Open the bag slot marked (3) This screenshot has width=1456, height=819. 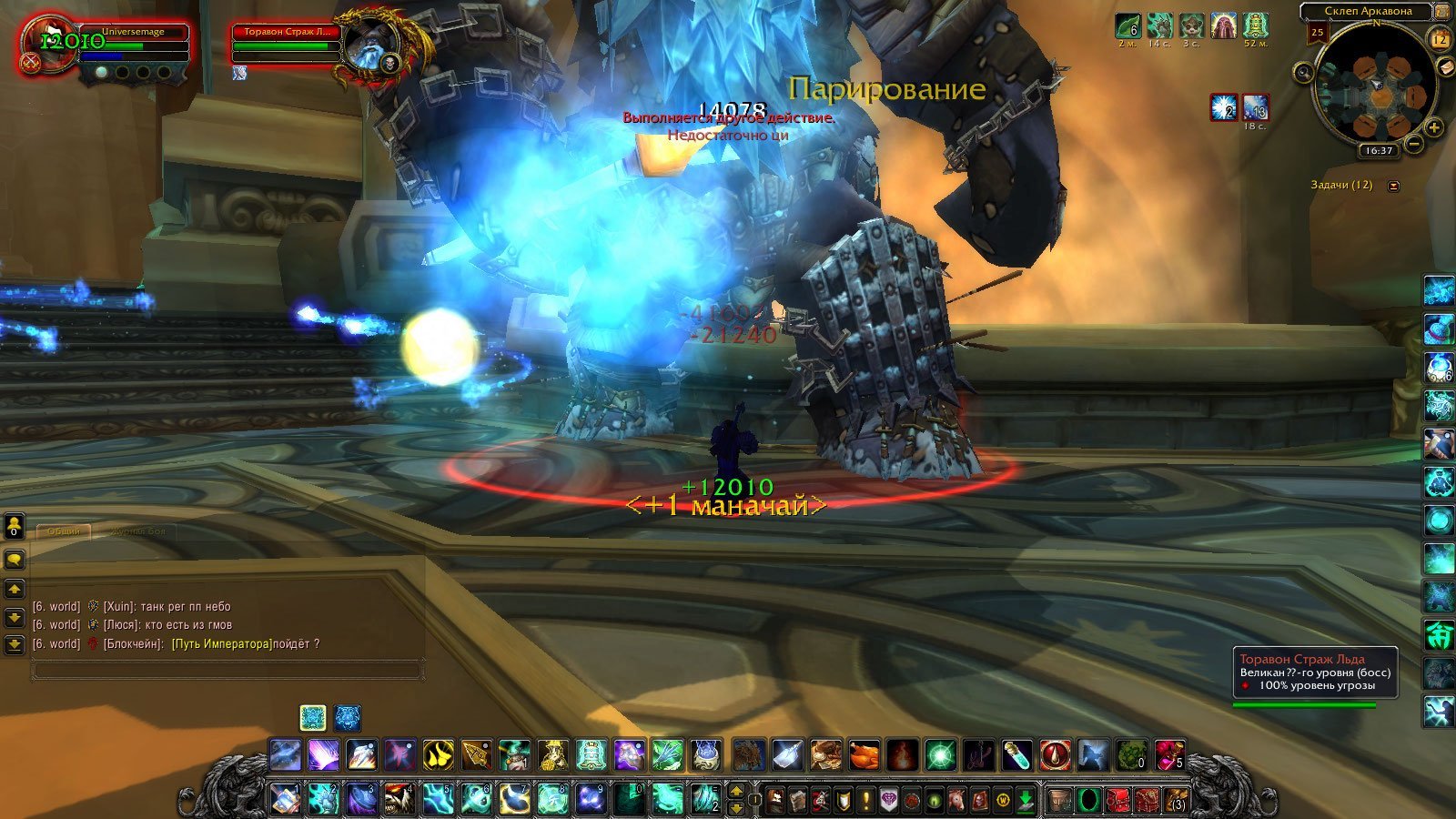click(1178, 800)
